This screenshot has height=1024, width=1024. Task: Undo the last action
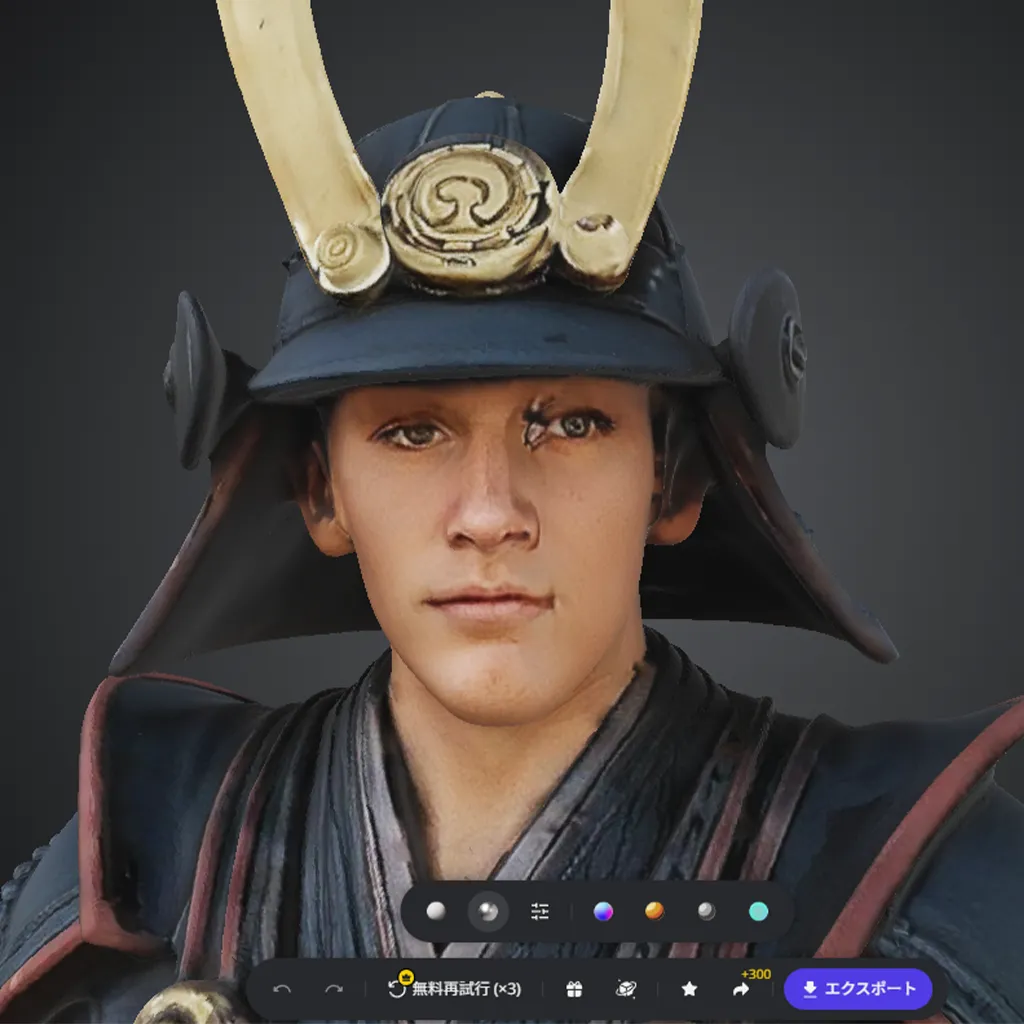(282, 989)
